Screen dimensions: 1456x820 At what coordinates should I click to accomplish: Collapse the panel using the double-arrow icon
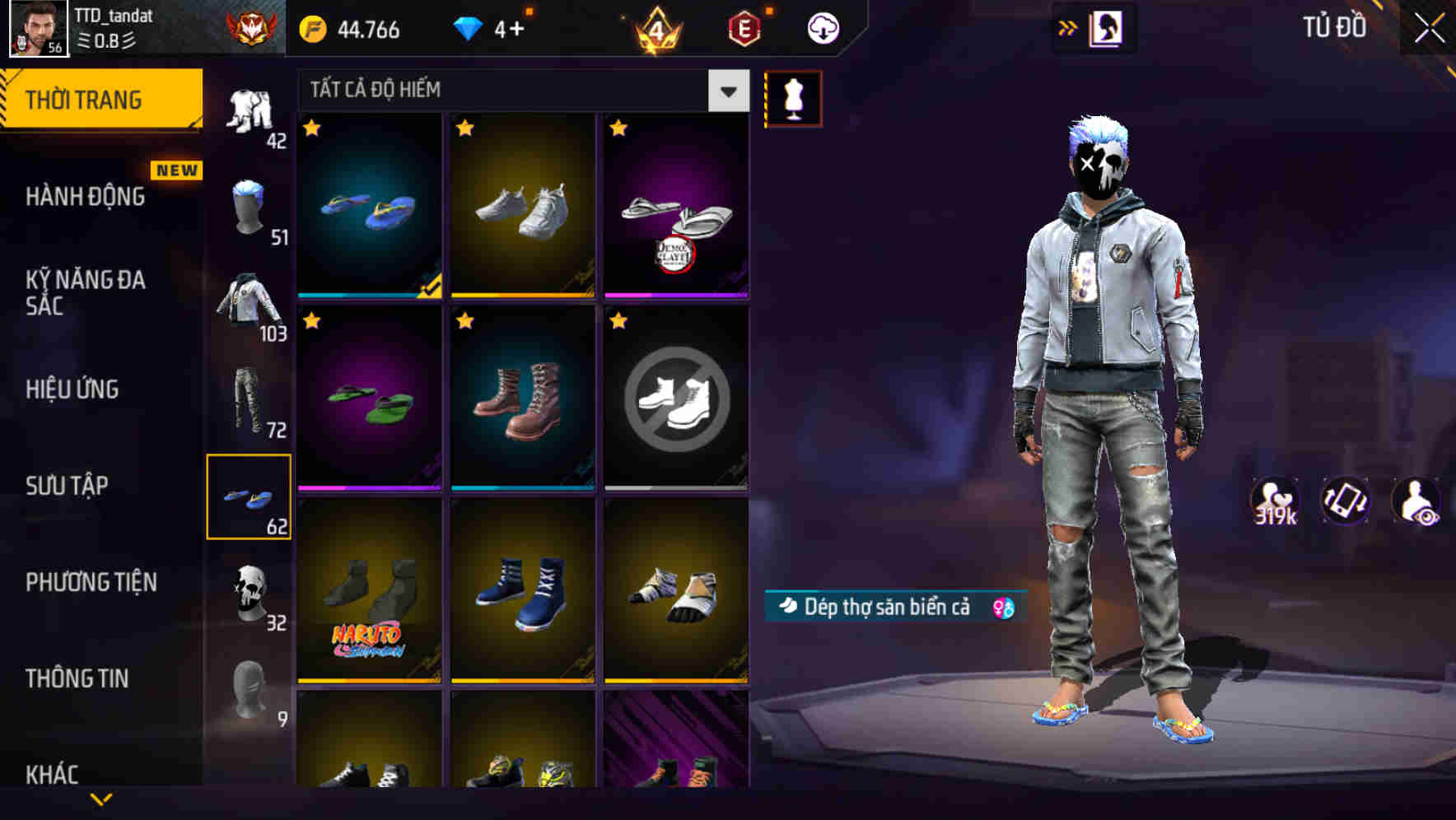[1069, 27]
